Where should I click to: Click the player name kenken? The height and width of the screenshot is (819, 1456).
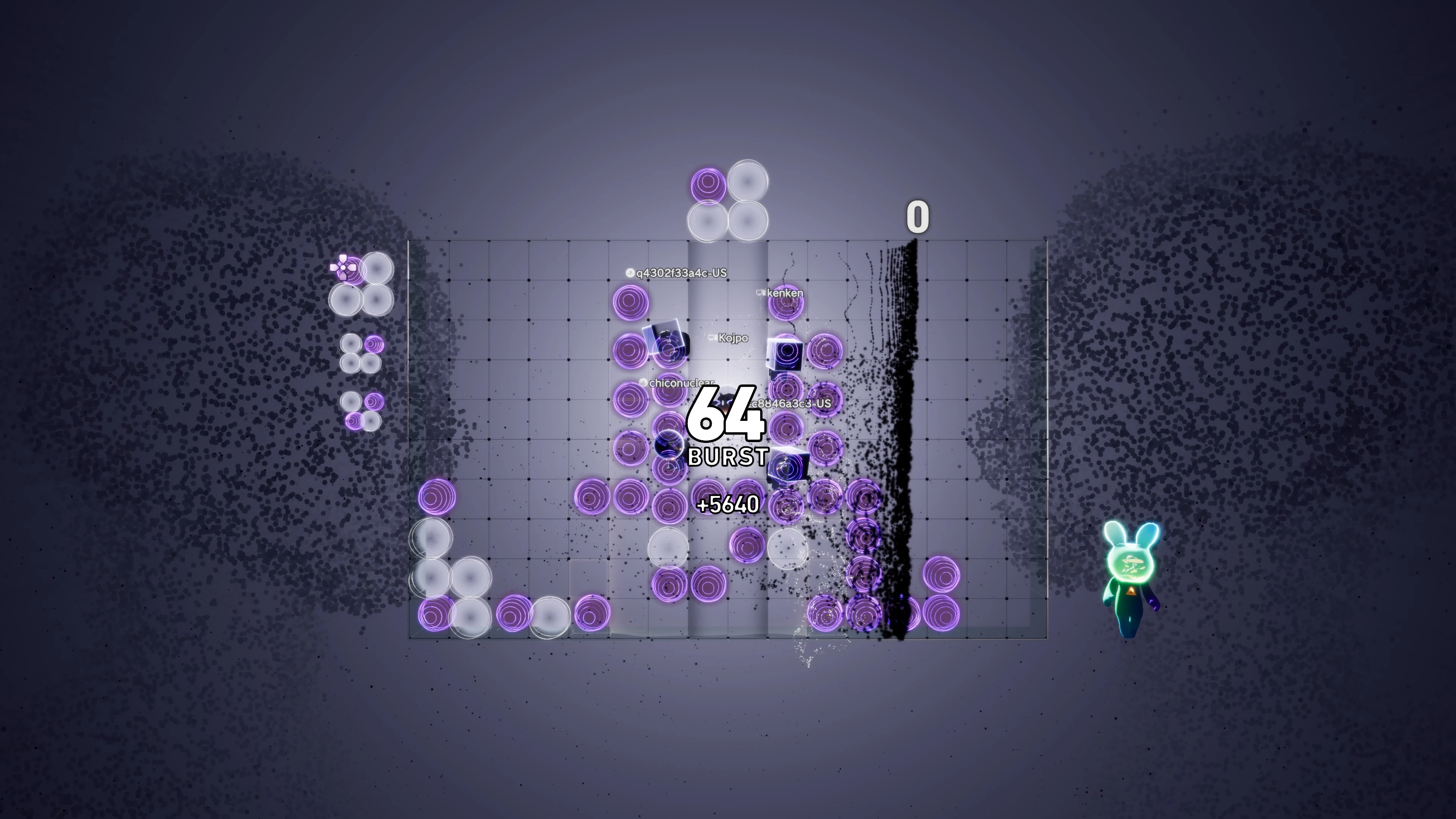(786, 293)
